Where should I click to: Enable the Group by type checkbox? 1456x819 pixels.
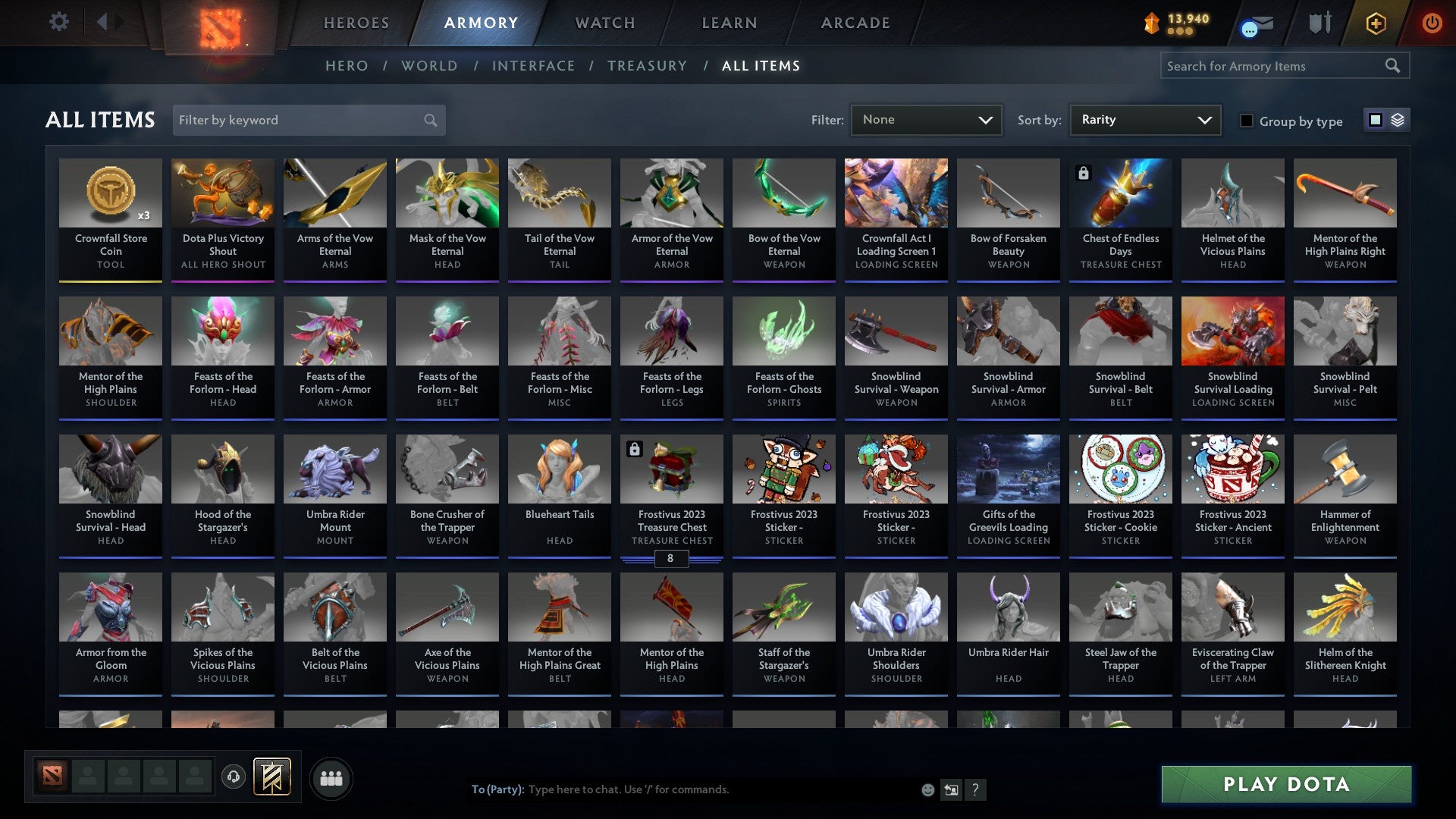coord(1246,121)
